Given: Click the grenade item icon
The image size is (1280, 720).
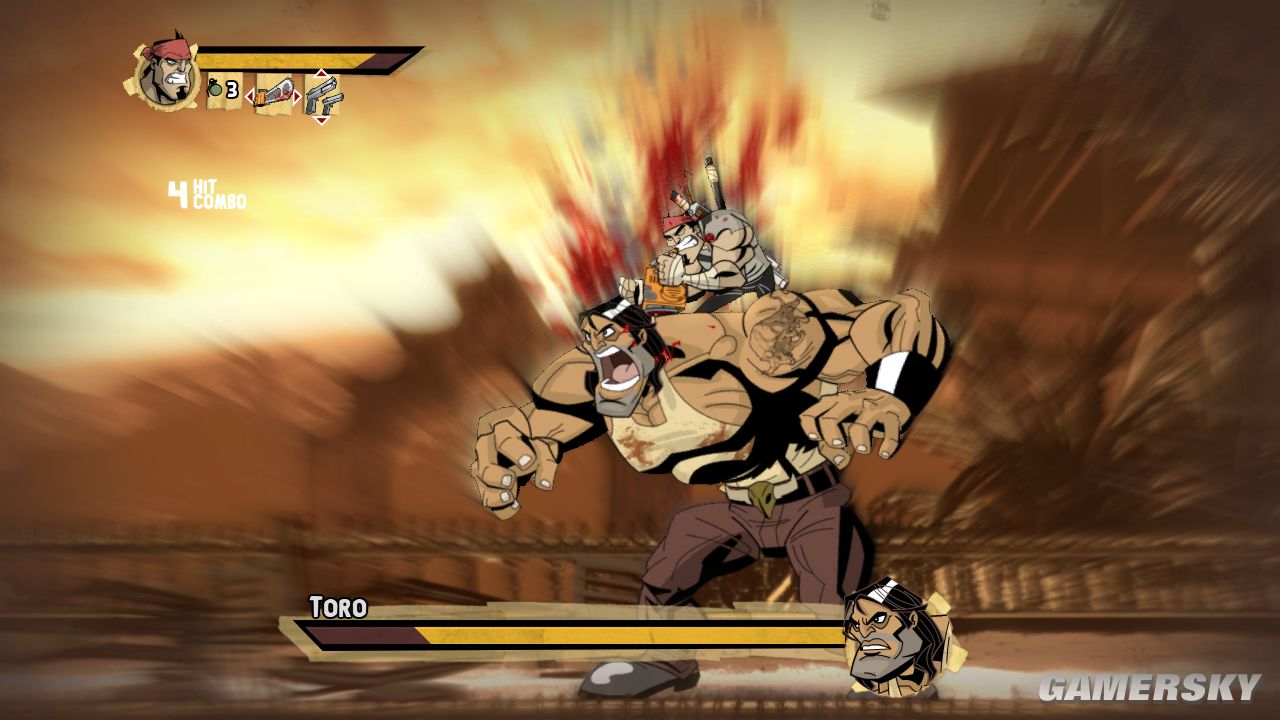Looking at the screenshot, I should tap(215, 91).
